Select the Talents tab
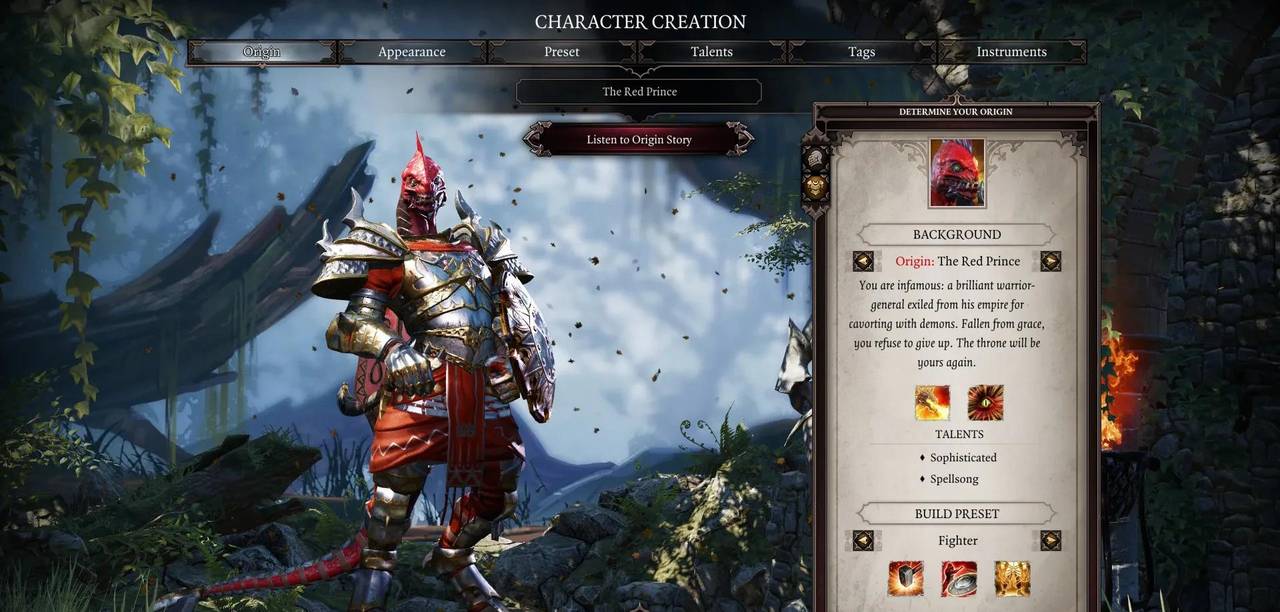The width and height of the screenshot is (1280, 612). [712, 52]
